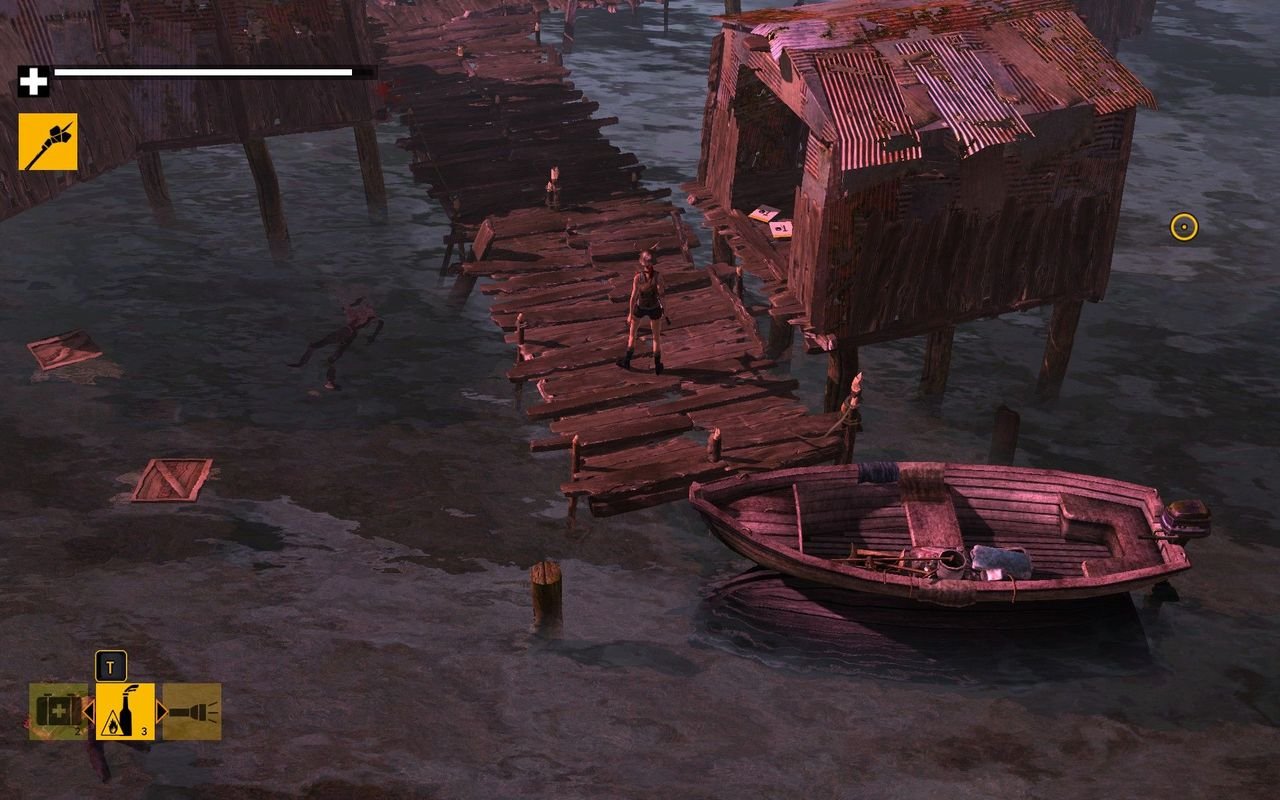Click the left arrow of the item selector
1280x800 pixels.
point(89,711)
